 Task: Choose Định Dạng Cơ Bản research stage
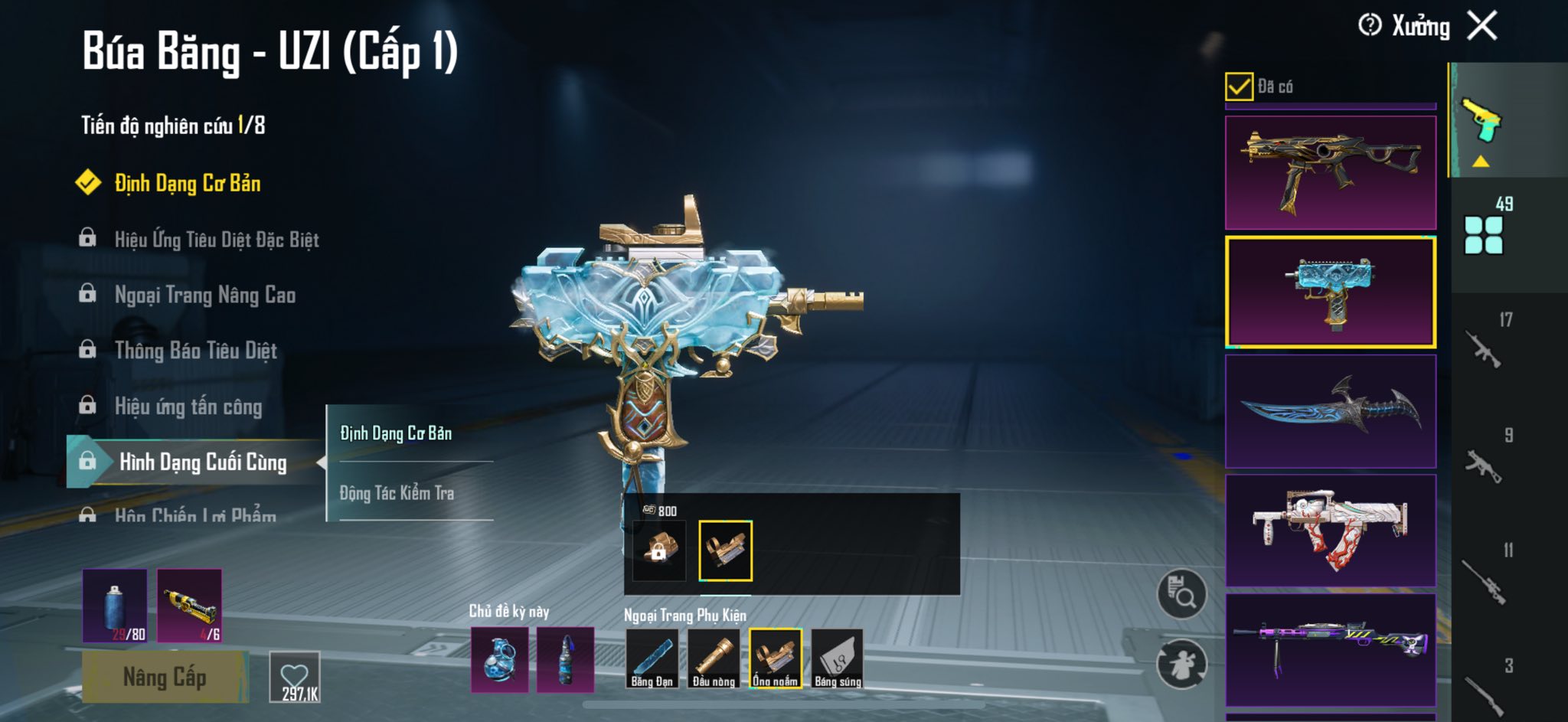pyautogui.click(x=187, y=183)
